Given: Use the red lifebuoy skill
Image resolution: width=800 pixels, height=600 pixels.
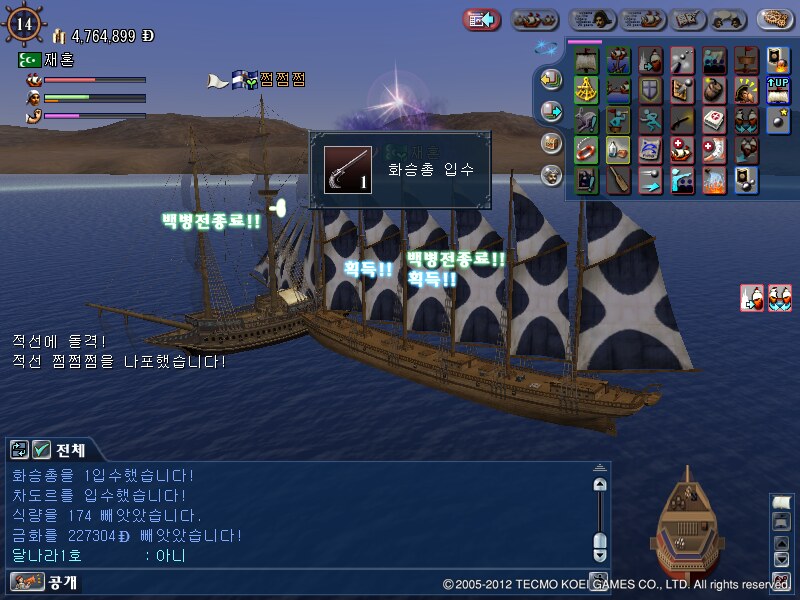Looking at the screenshot, I should pyautogui.click(x=587, y=150).
